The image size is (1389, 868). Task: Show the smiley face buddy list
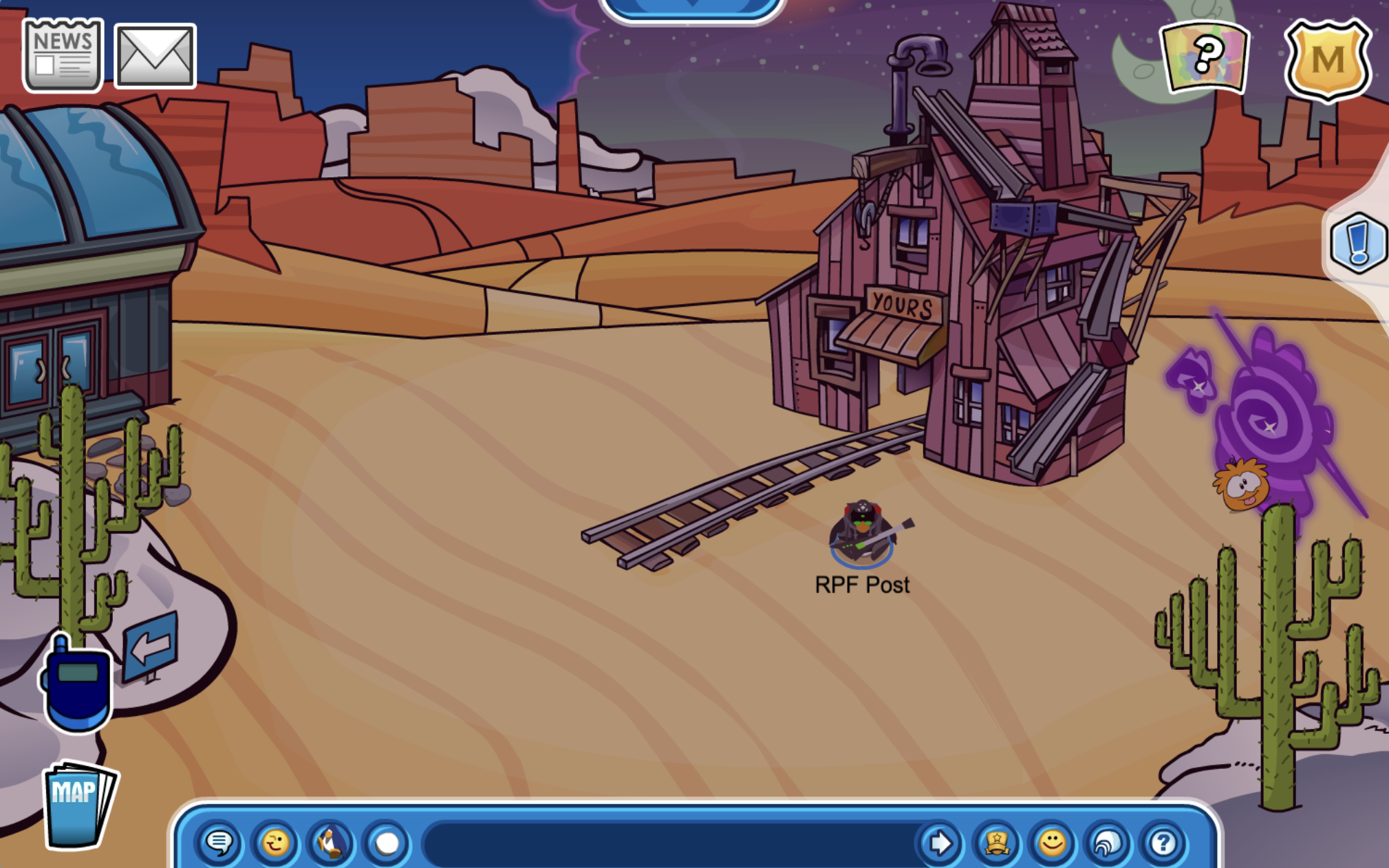click(x=1052, y=843)
